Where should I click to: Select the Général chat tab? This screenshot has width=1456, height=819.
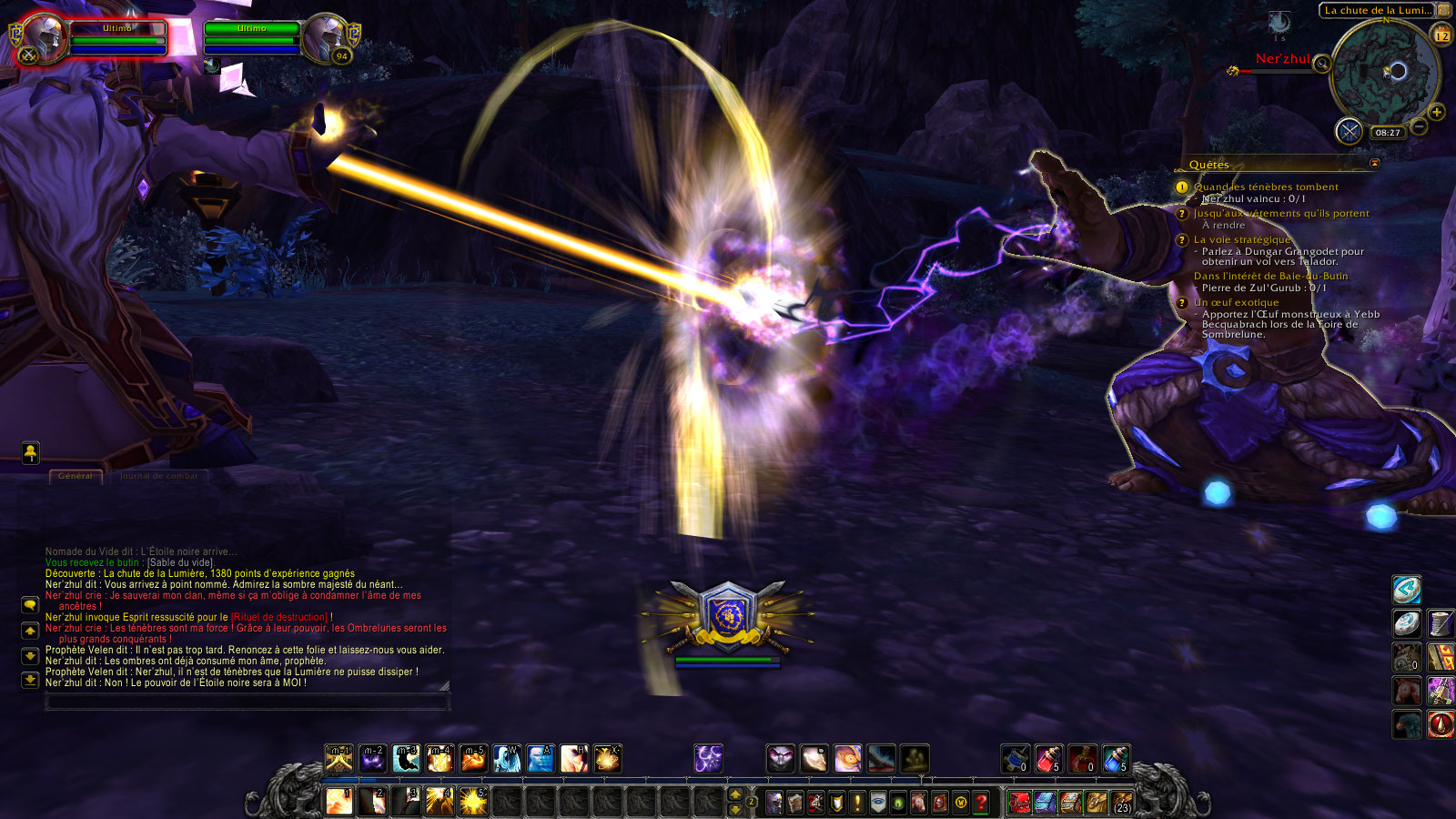[x=76, y=476]
